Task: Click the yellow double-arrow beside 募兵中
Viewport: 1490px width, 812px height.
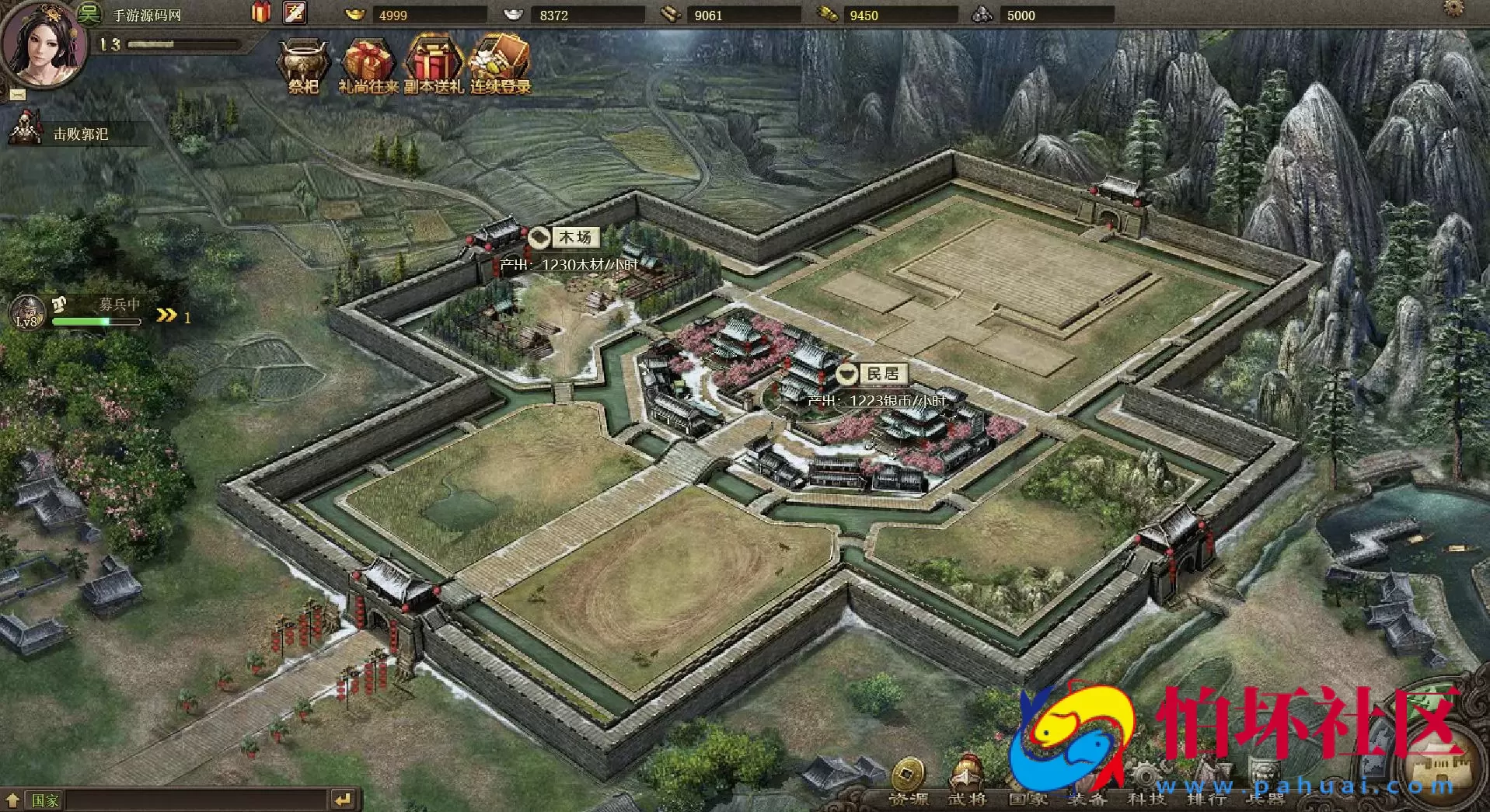Action: pyautogui.click(x=166, y=314)
